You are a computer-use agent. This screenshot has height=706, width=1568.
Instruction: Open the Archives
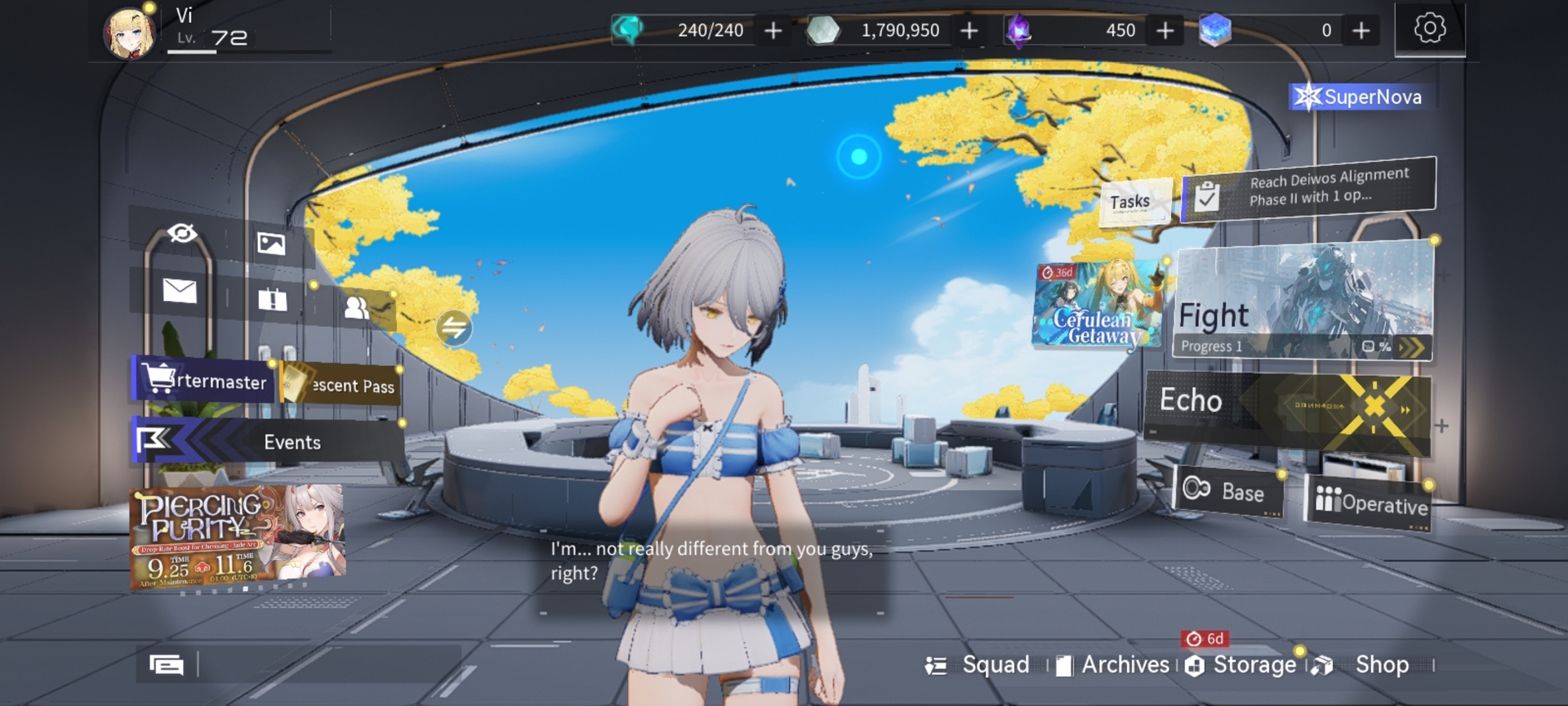coord(1113,665)
